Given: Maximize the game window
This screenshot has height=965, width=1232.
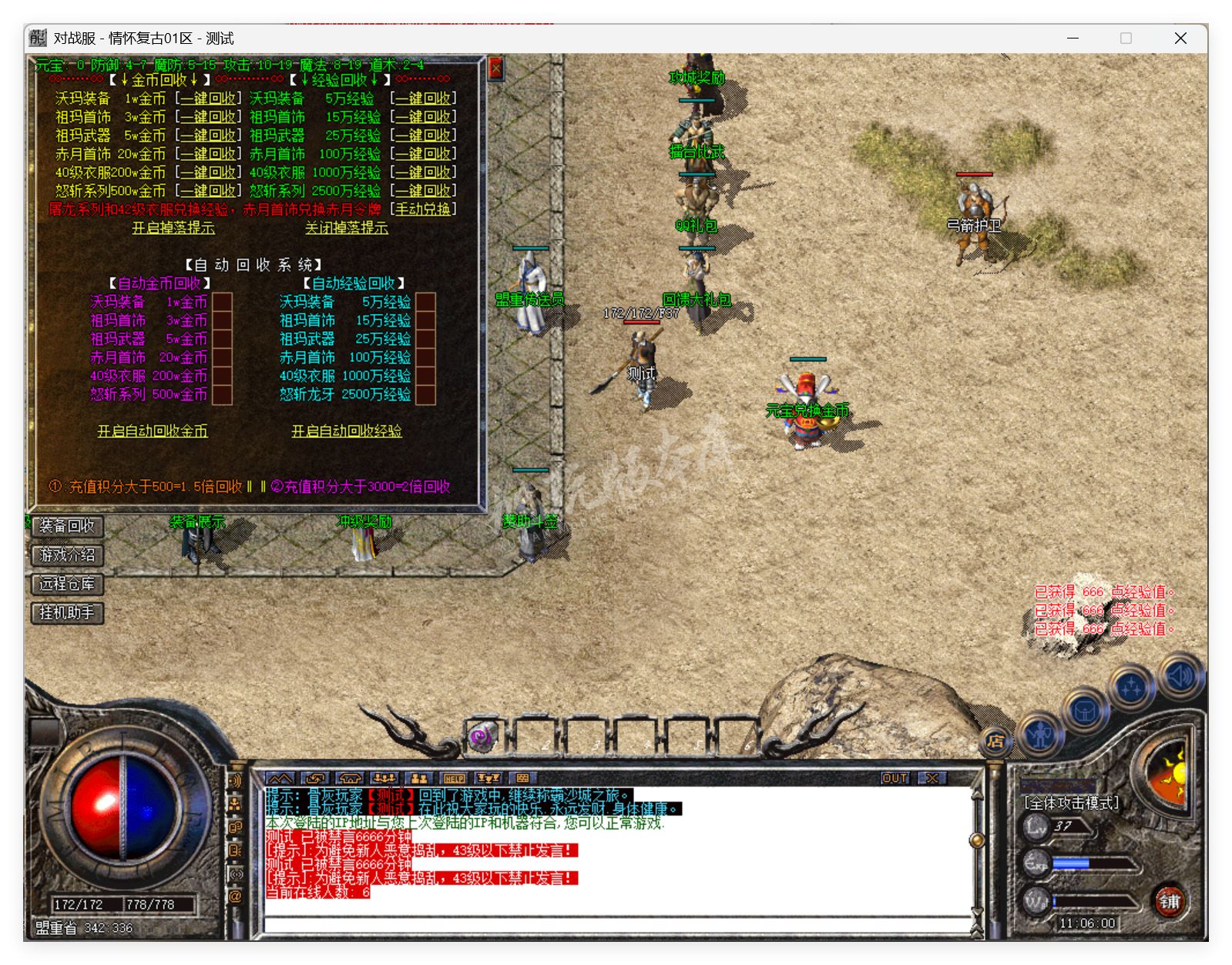Looking at the screenshot, I should pos(1126,39).
